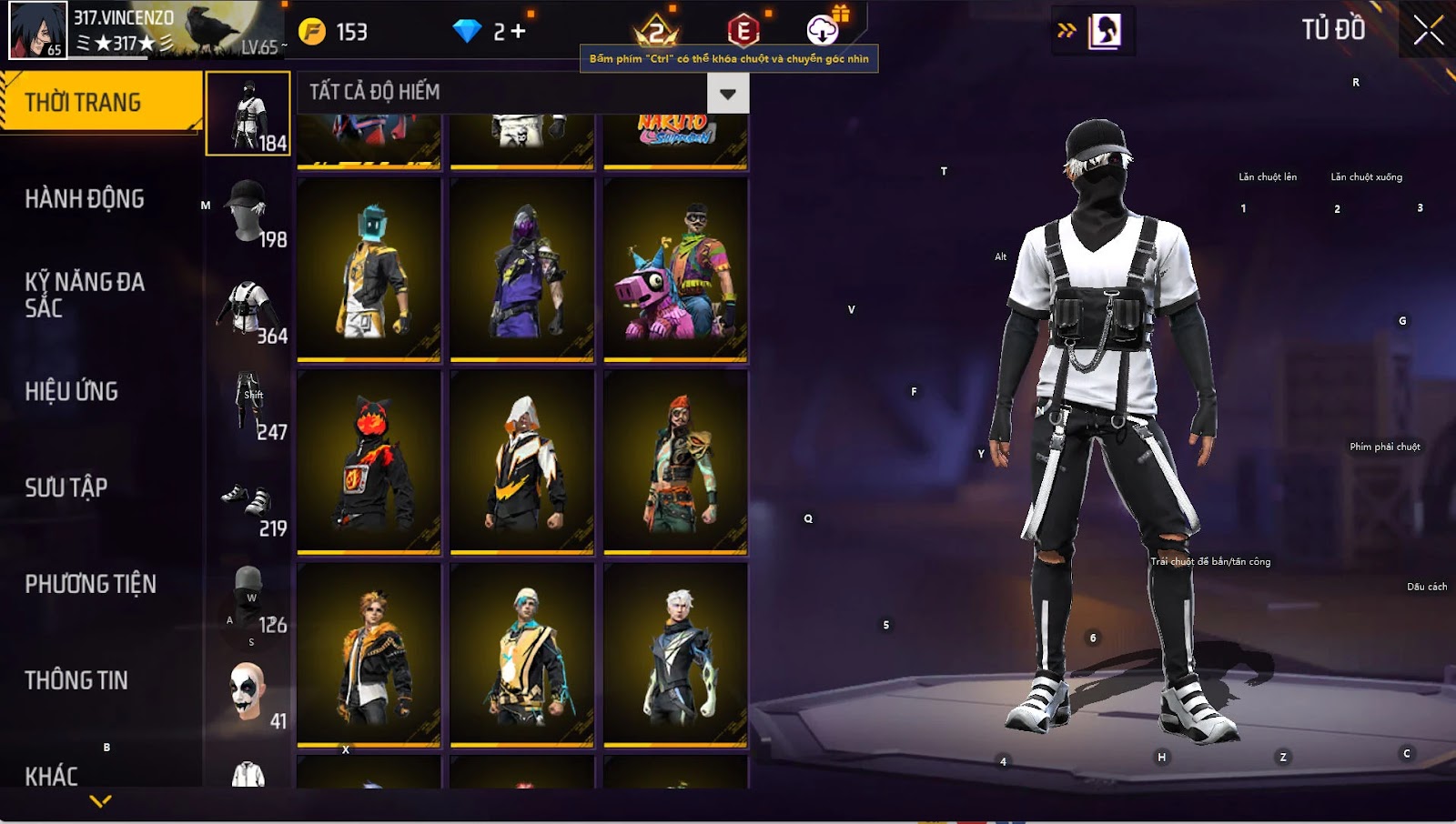
Task: Open the Phương Tiện category
Action: click(90, 584)
